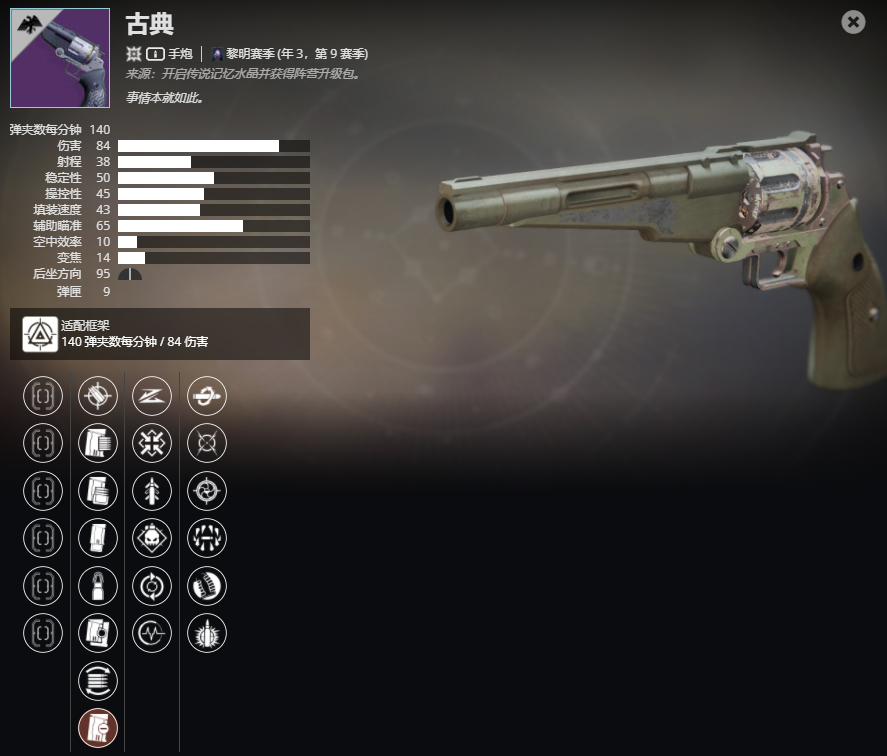This screenshot has height=756, width=887.
Task: Choose the fanged jaws perk icon
Action: coord(207,538)
